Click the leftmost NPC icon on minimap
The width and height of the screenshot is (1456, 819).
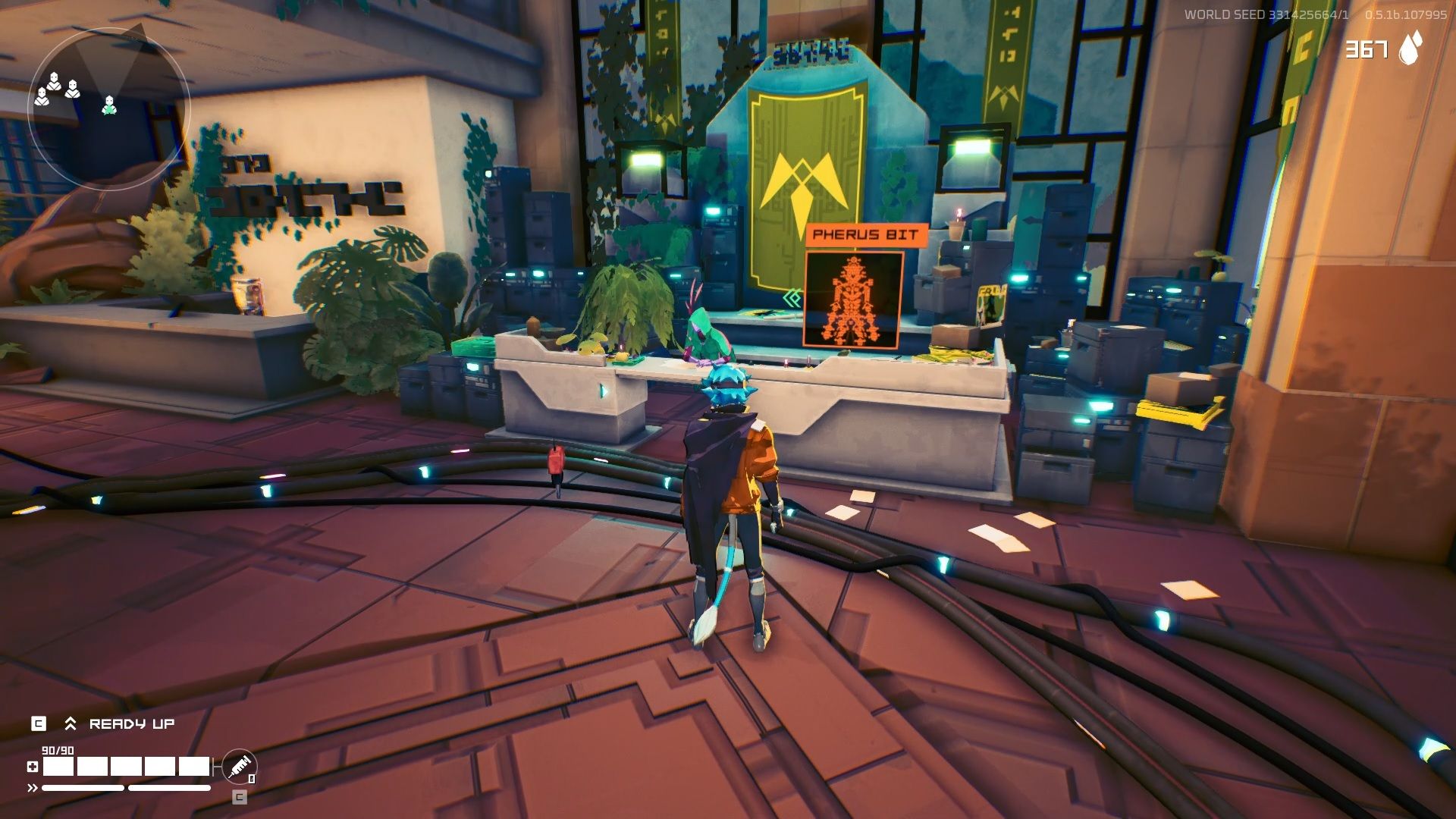[x=42, y=96]
